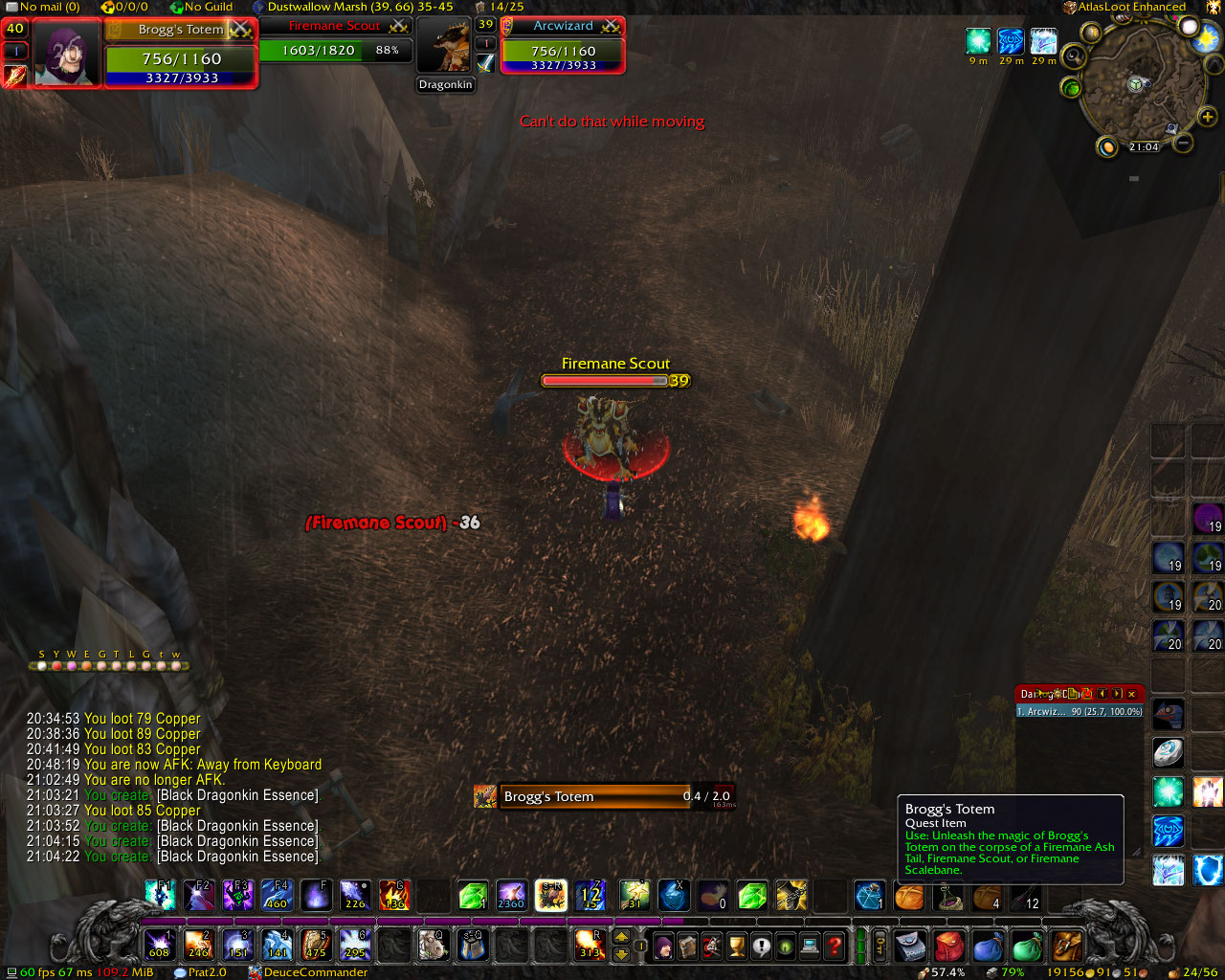
Task: Click the minimap zoom-in plus button
Action: pos(1208,117)
